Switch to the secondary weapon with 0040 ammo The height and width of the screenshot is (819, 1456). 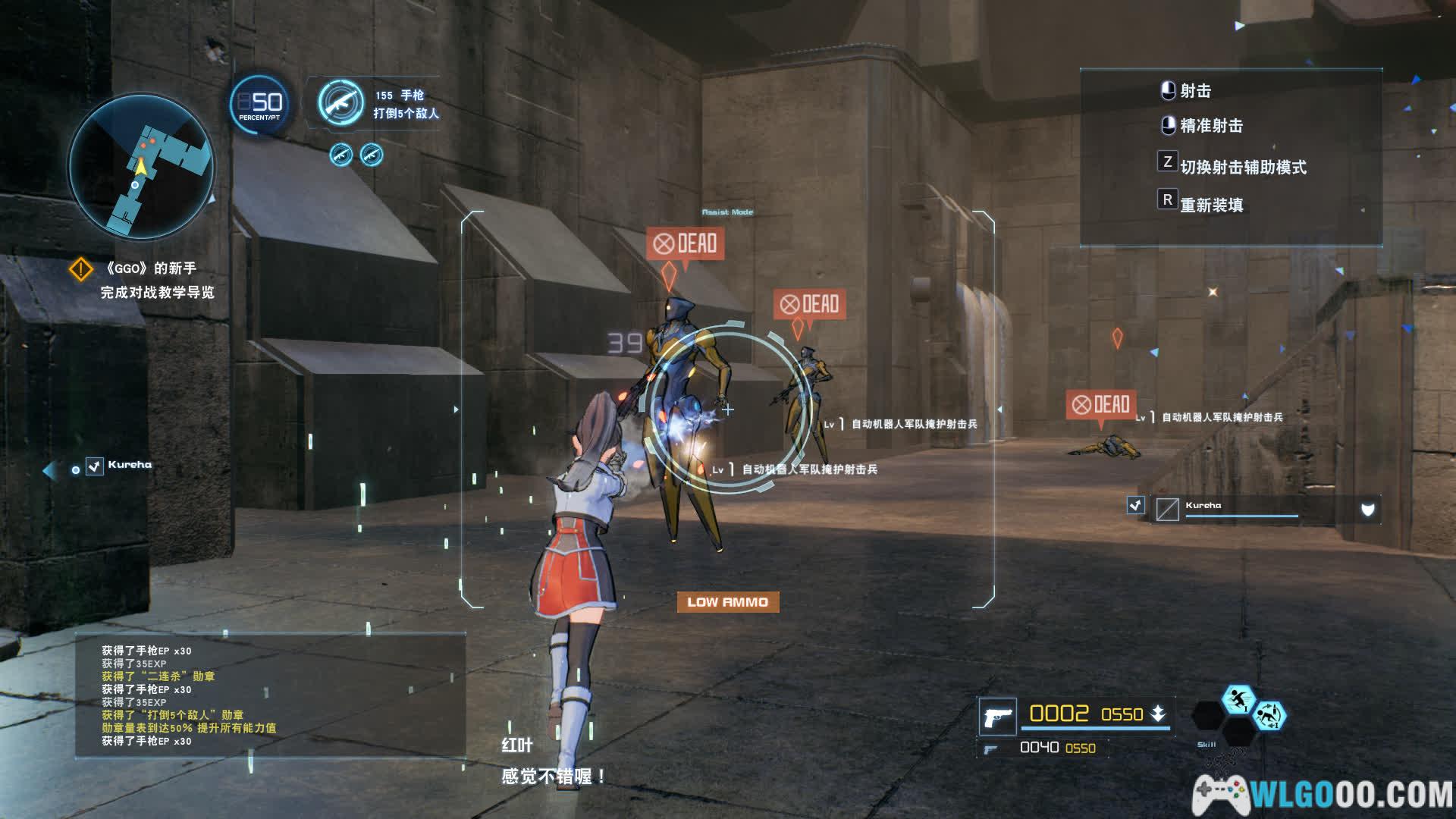(x=1046, y=748)
